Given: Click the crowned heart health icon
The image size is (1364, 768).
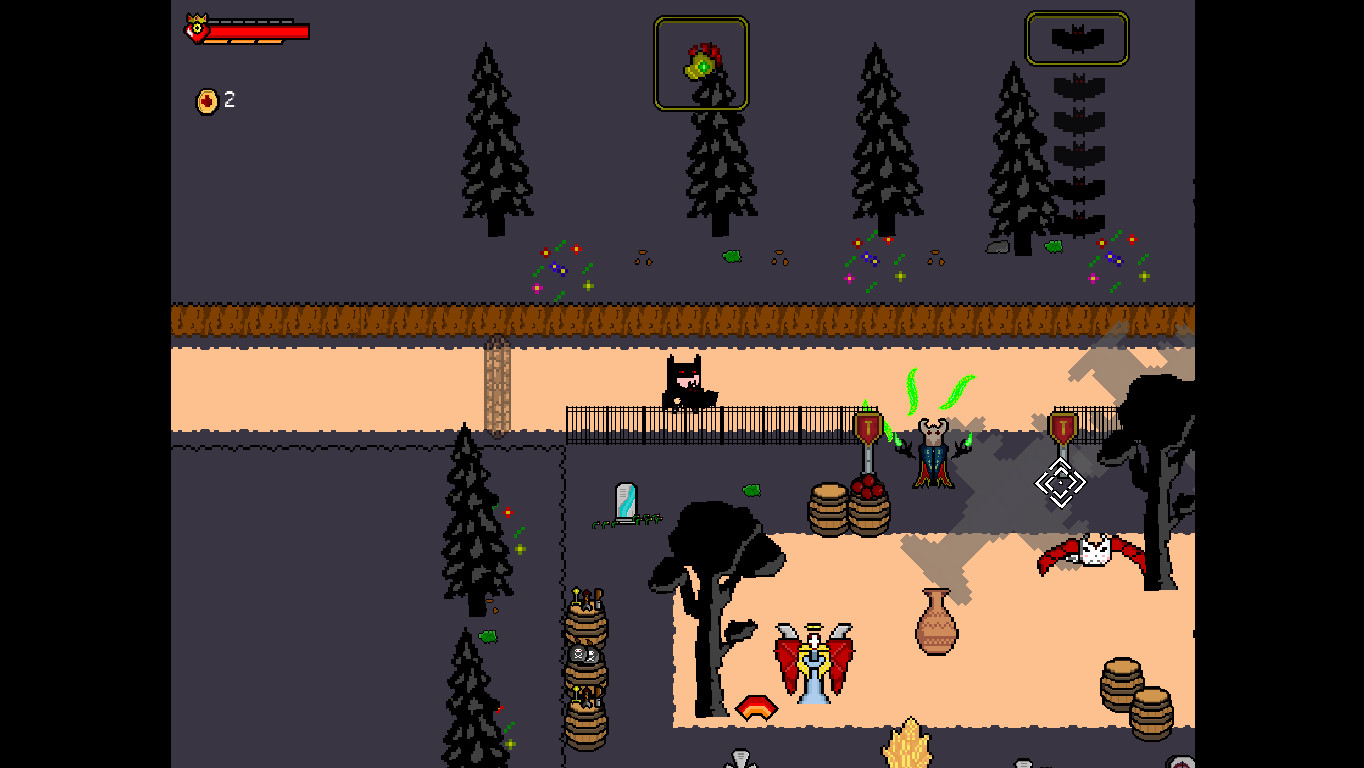Looking at the screenshot, I should 197,29.
